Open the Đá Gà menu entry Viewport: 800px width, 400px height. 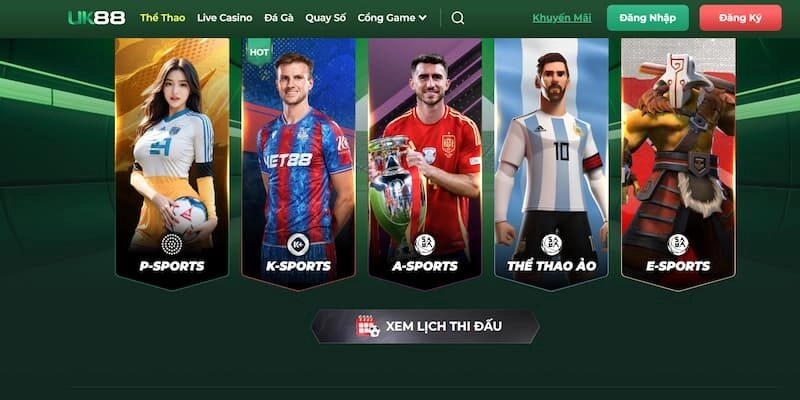click(x=278, y=18)
